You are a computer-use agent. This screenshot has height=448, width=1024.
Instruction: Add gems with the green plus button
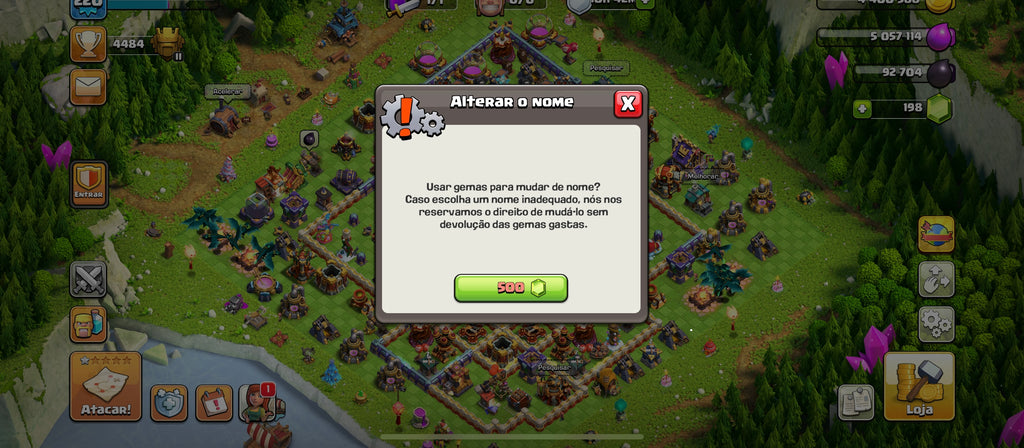[863, 108]
